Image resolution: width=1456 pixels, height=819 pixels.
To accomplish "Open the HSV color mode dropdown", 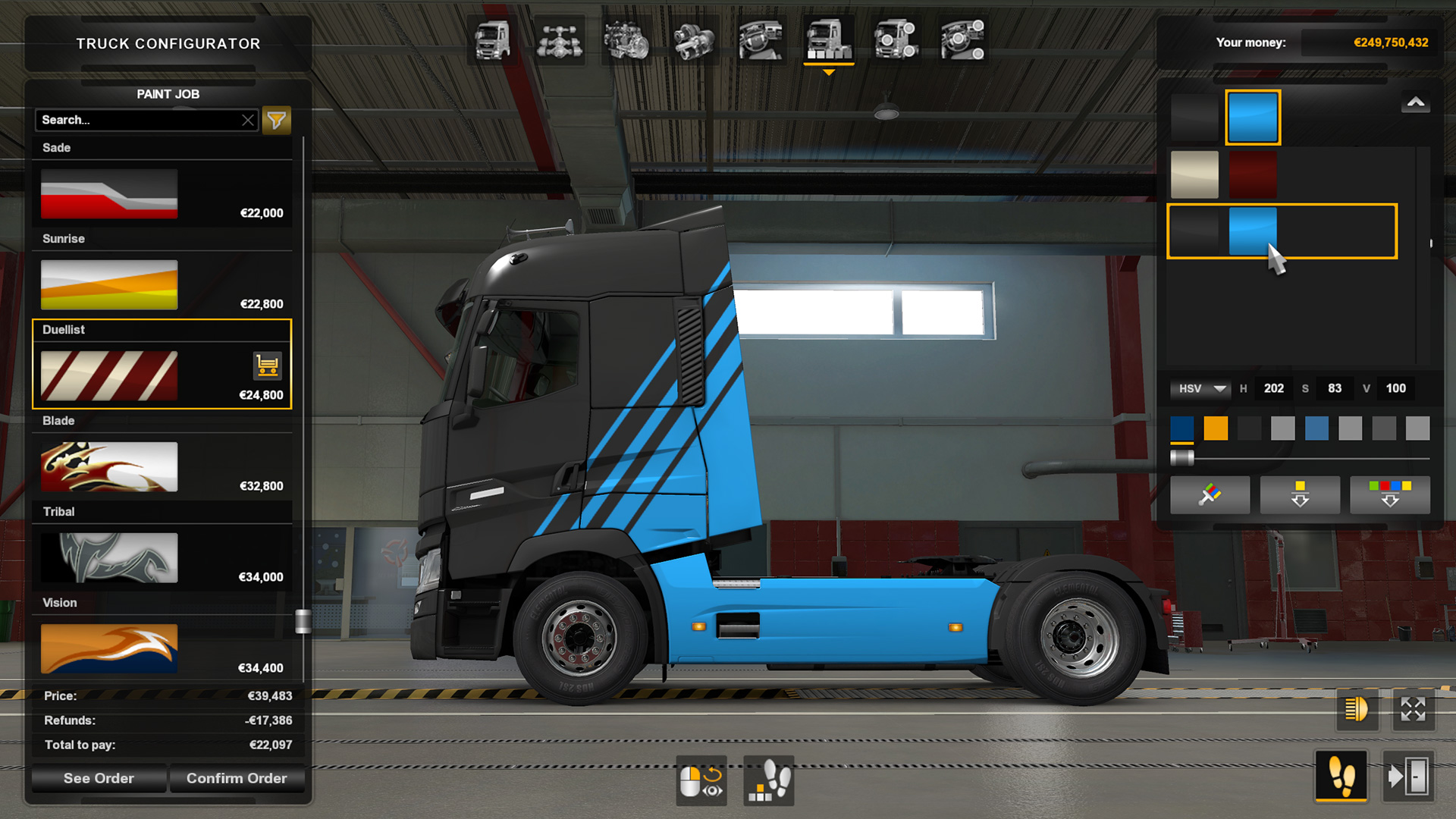I will 1200,388.
